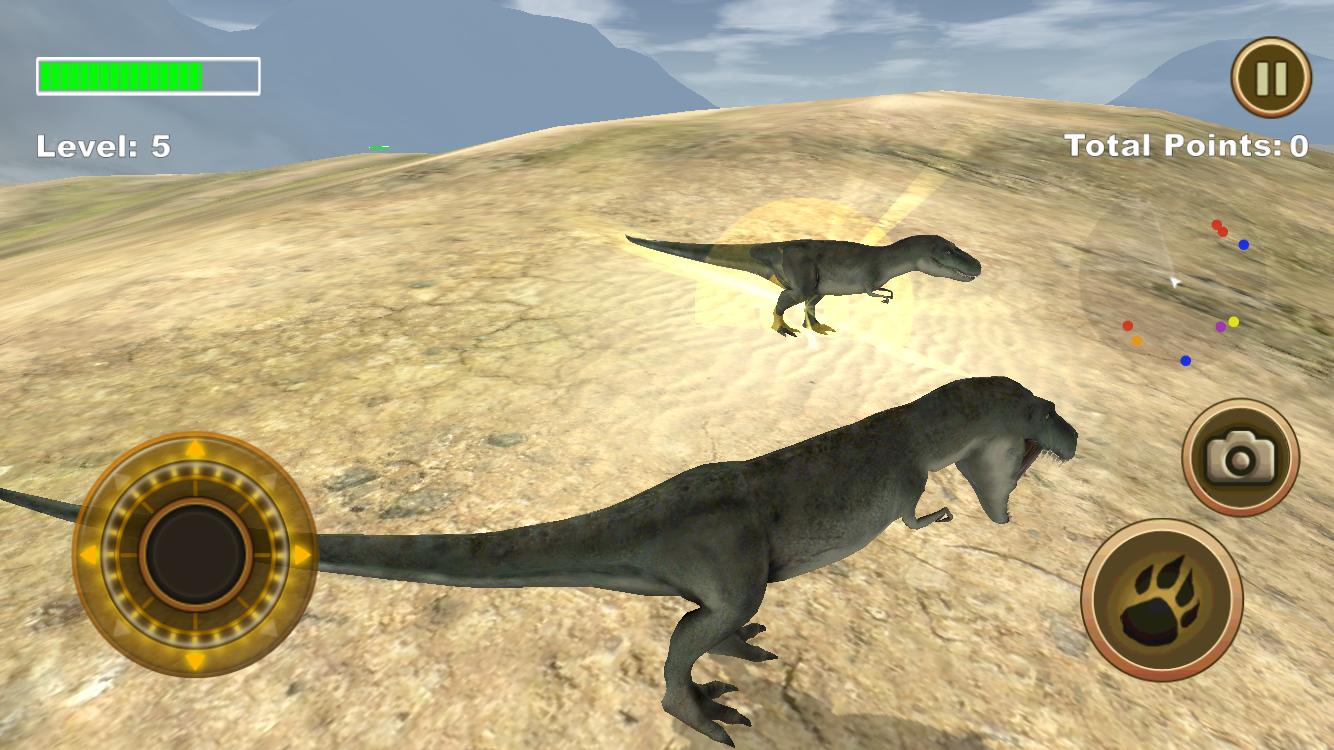Tap the paired red dots on the radar
This screenshot has width=1334, height=750.
click(x=1219, y=227)
